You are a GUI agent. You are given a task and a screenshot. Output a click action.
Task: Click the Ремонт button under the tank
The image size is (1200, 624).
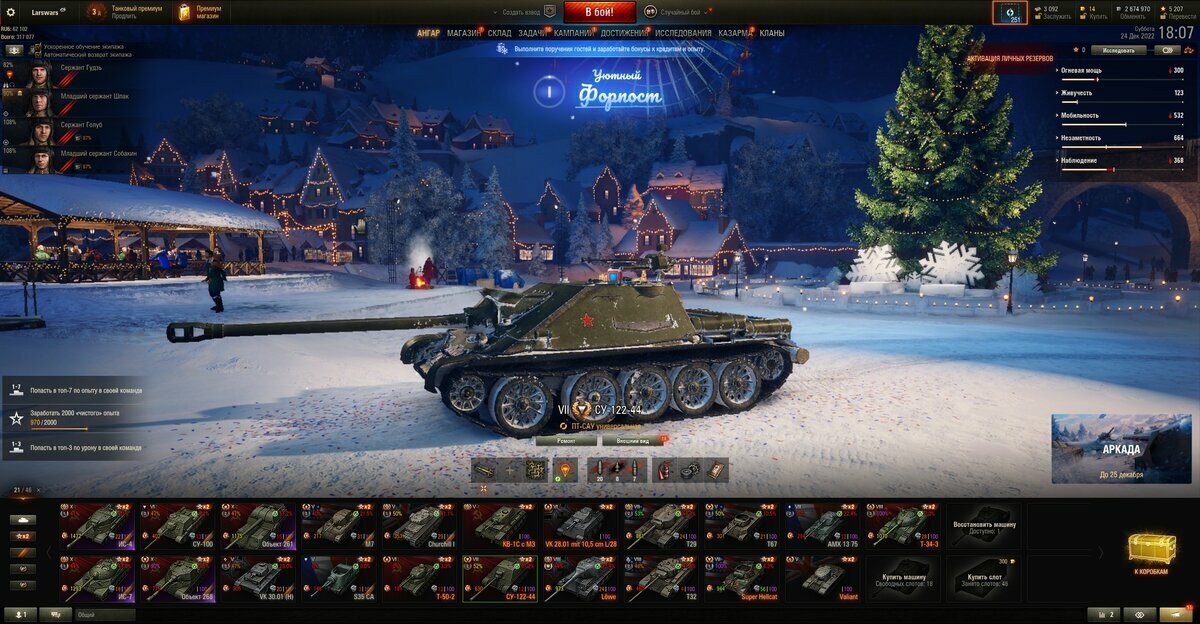(565, 440)
